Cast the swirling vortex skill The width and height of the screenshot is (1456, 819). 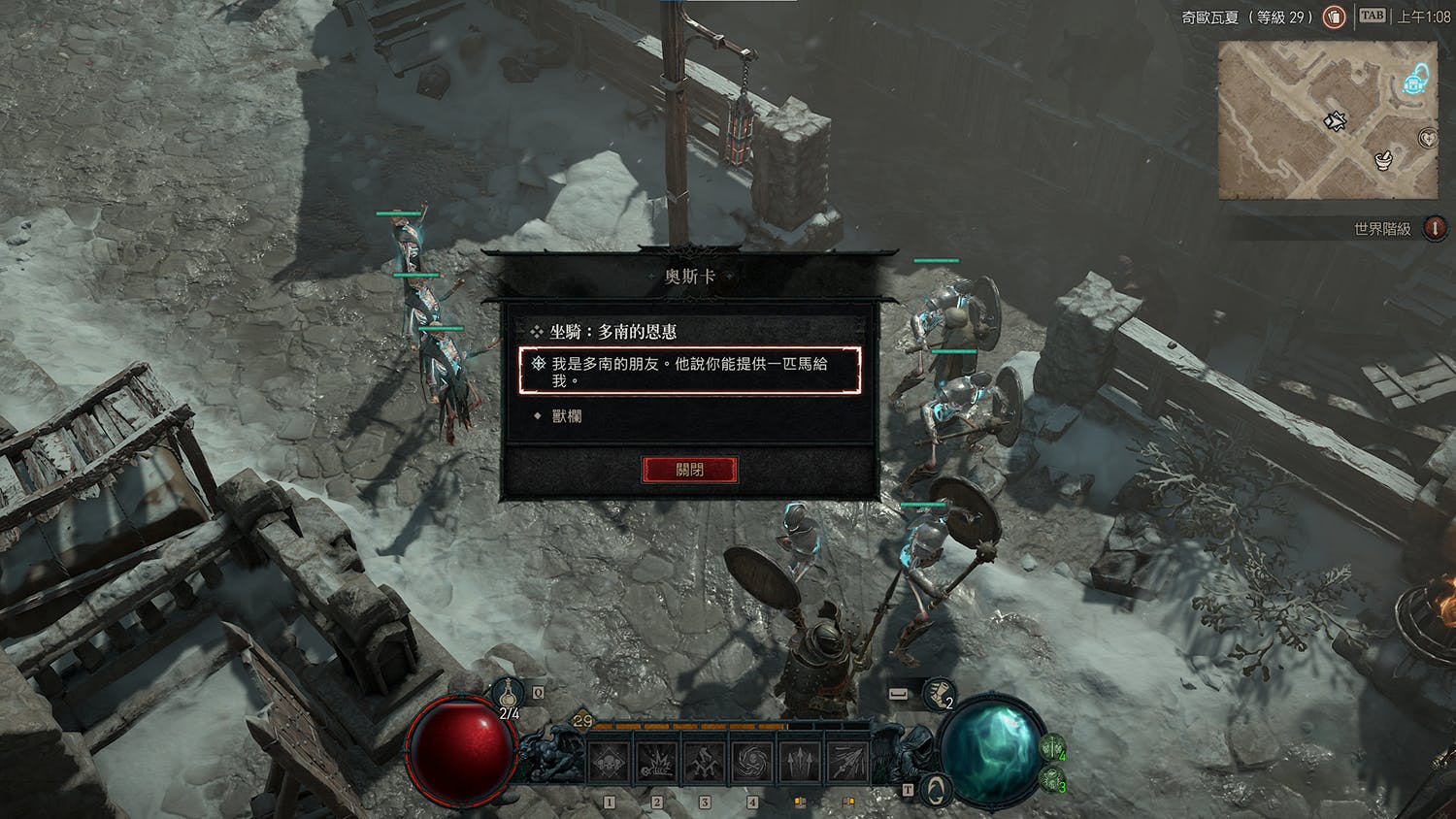click(752, 763)
